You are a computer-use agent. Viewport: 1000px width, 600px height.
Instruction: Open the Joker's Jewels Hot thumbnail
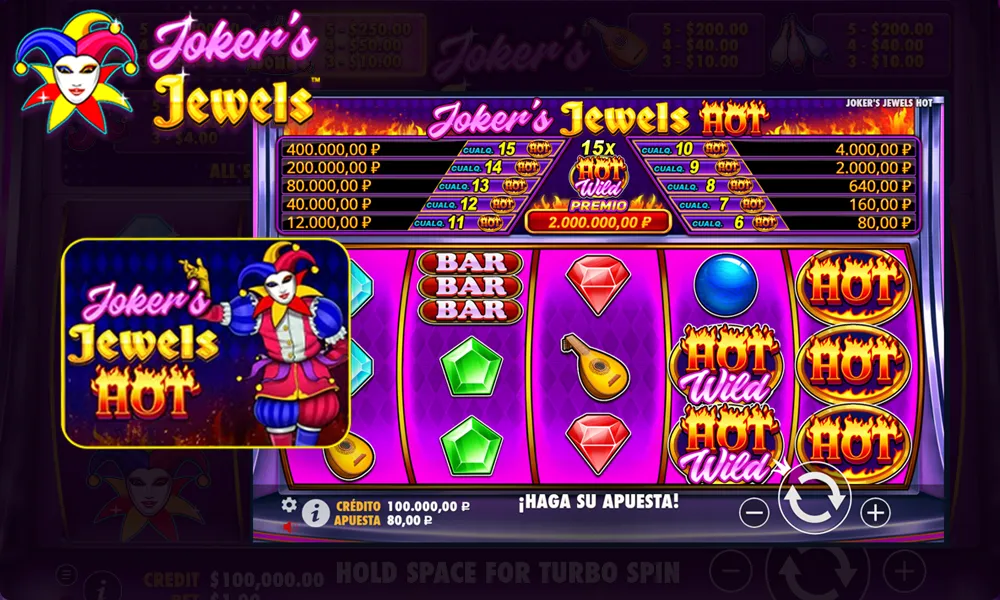pyautogui.click(x=205, y=341)
